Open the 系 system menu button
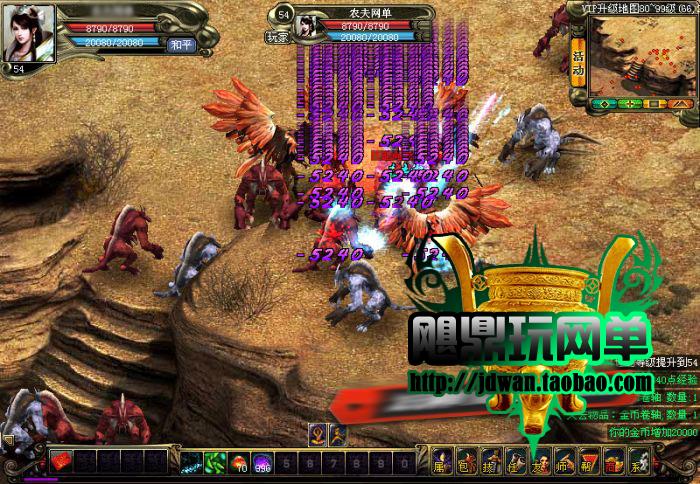This screenshot has width=700, height=484. coord(638,463)
